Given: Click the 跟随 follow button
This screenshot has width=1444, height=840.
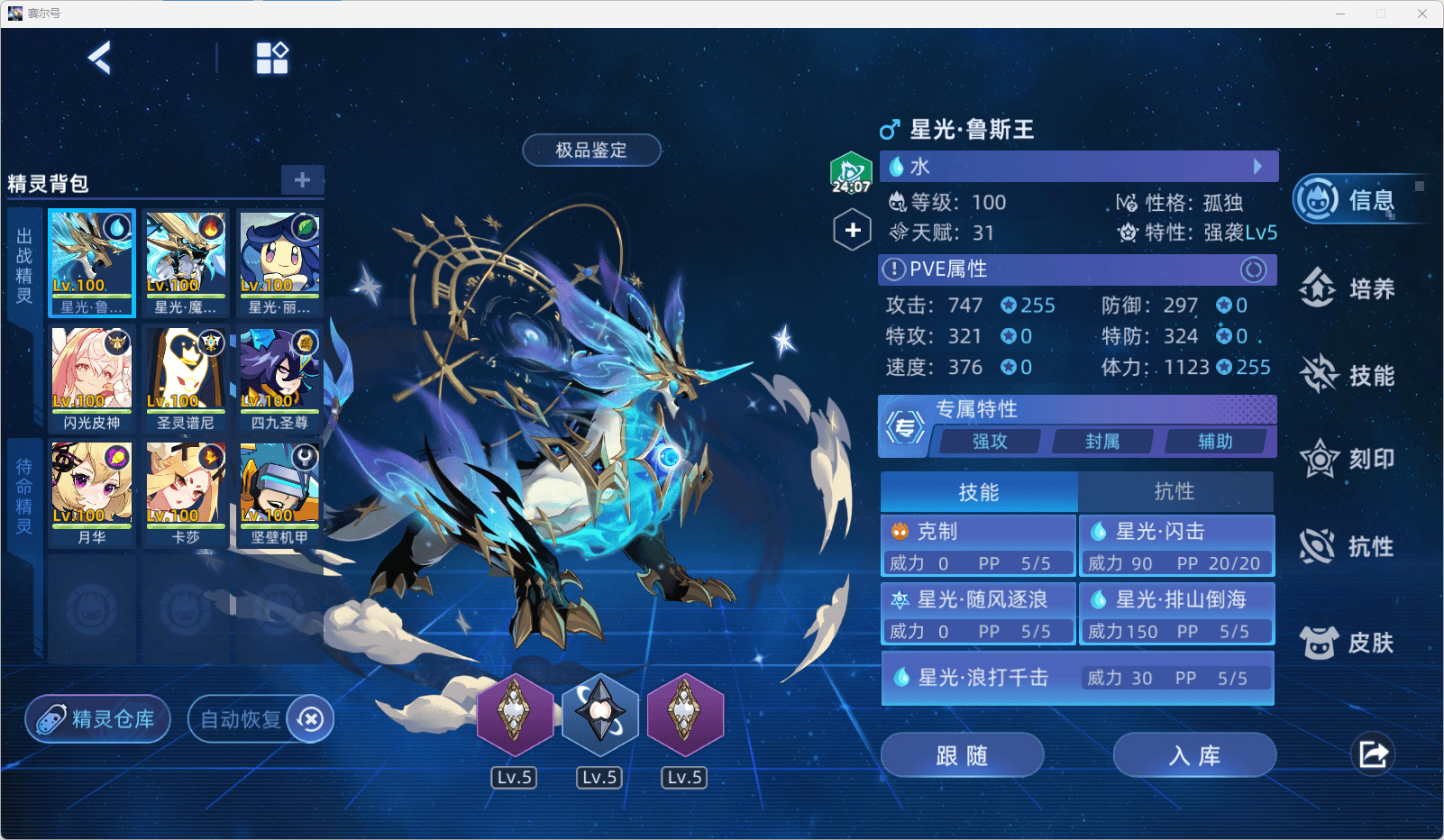Looking at the screenshot, I should coord(962,755).
